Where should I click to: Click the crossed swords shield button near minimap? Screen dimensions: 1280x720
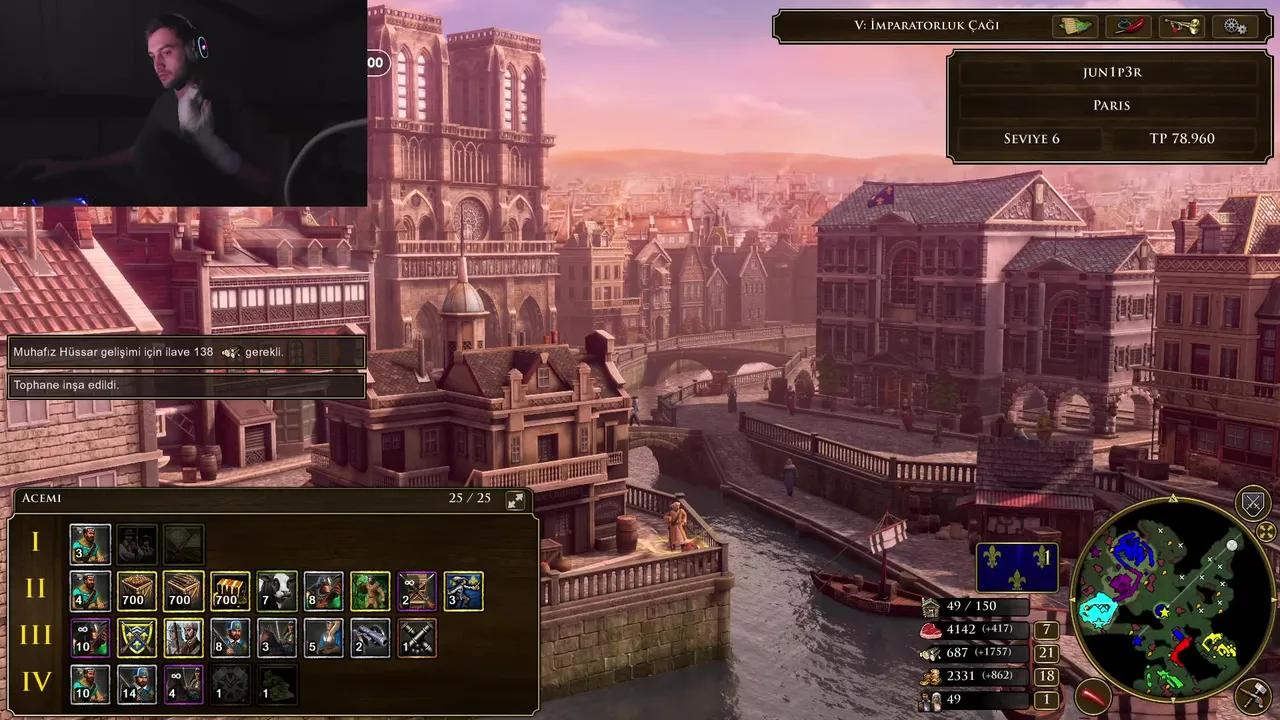(1253, 503)
